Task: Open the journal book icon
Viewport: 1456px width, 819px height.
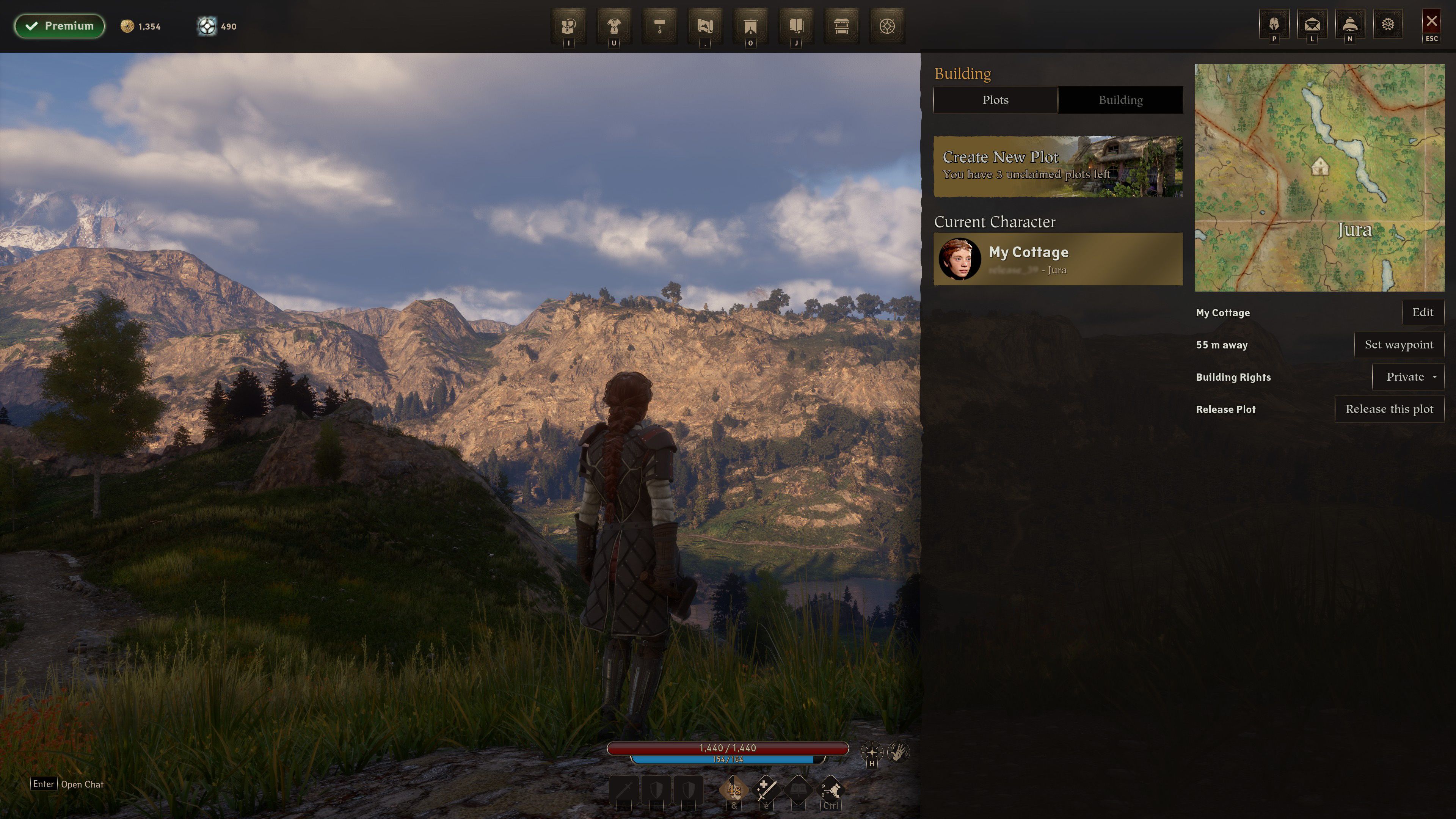Action: click(796, 26)
